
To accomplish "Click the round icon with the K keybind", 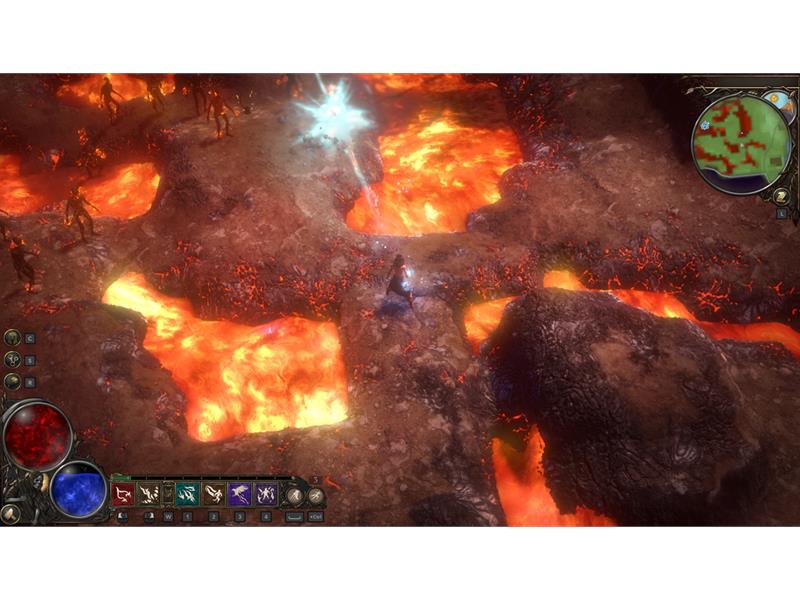I will 12,381.
